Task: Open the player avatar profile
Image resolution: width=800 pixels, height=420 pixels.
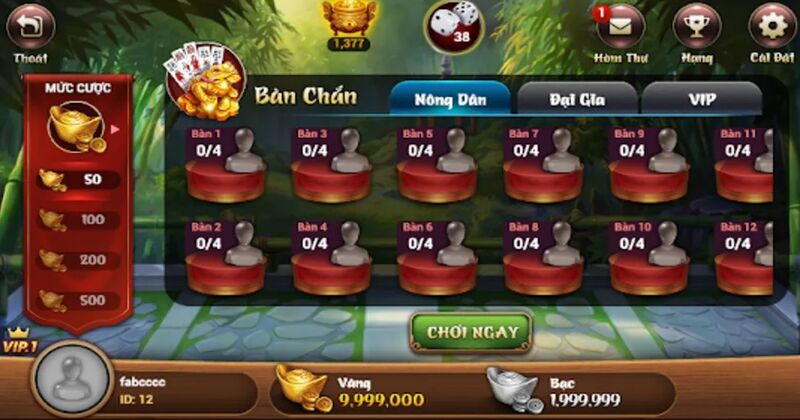Action: [x=71, y=381]
